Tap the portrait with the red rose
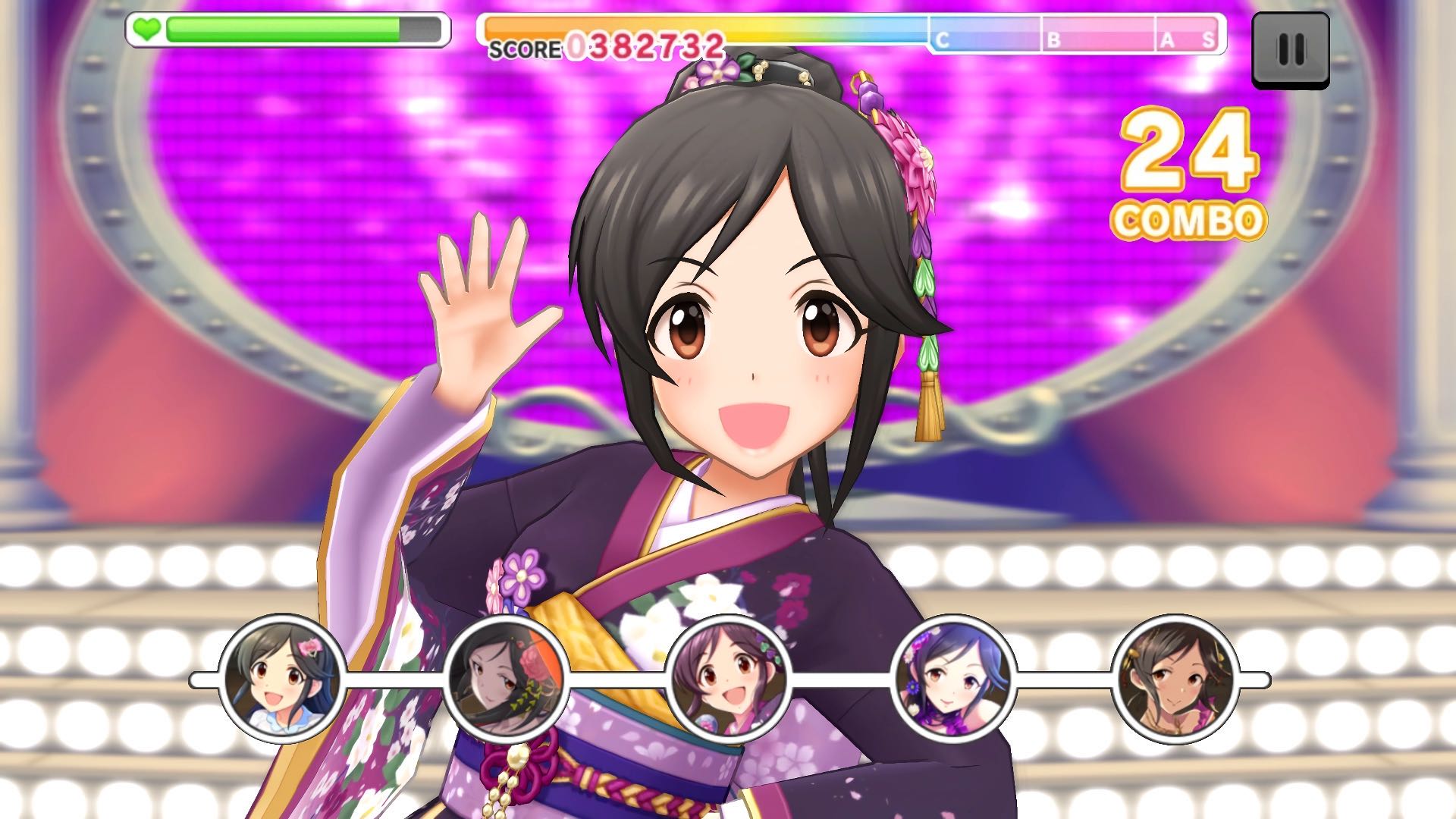 point(506,679)
